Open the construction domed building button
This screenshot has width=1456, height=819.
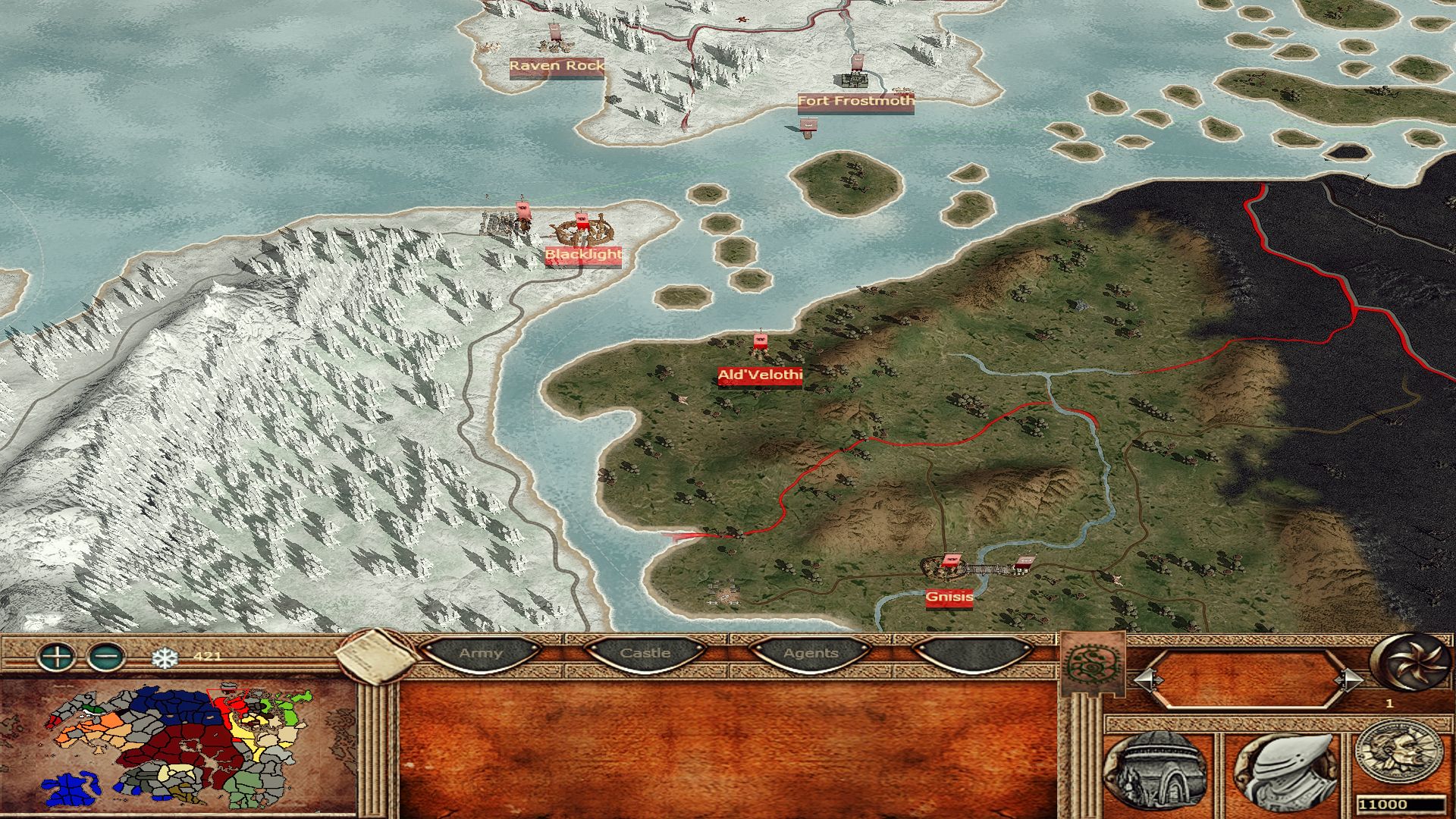(1156, 771)
